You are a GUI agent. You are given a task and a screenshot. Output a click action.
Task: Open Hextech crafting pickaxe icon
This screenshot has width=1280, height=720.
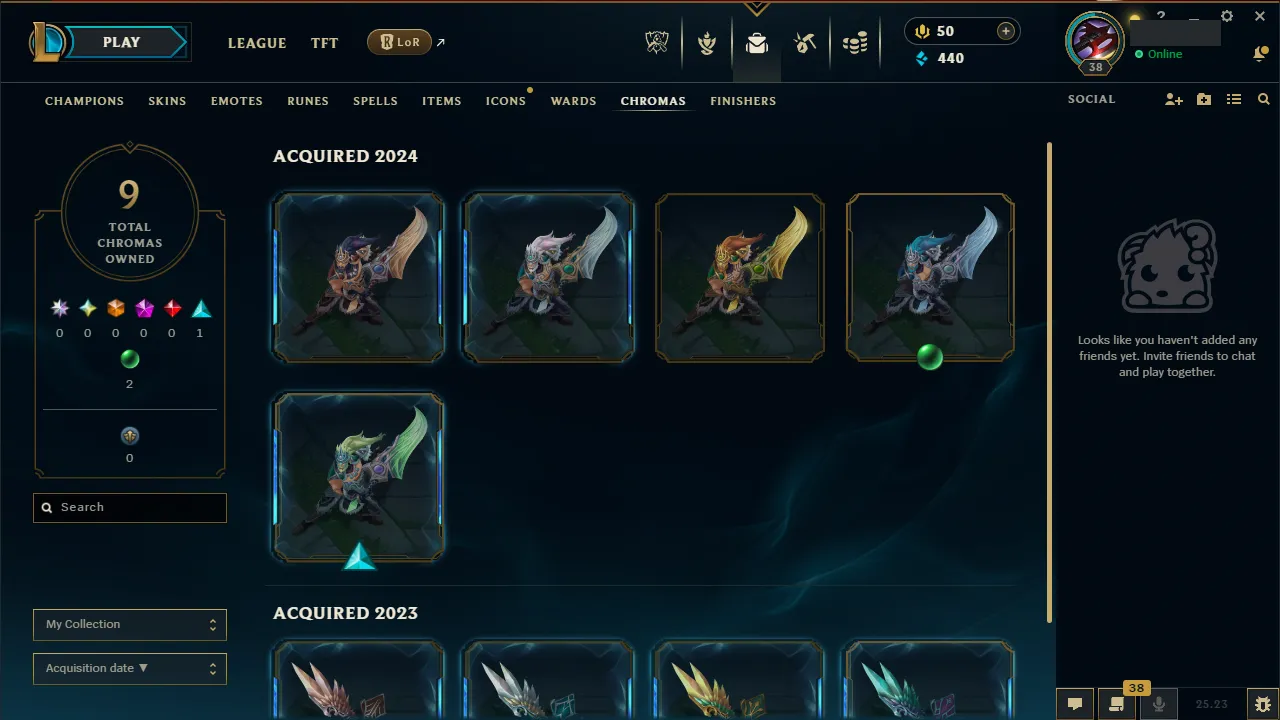(x=805, y=43)
